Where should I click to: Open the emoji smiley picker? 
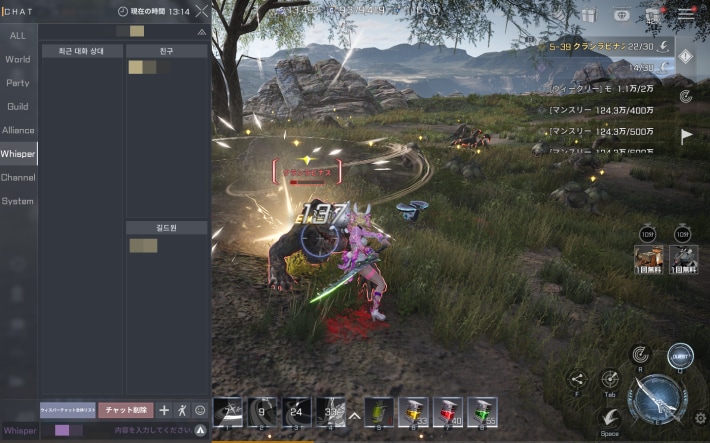[199, 410]
